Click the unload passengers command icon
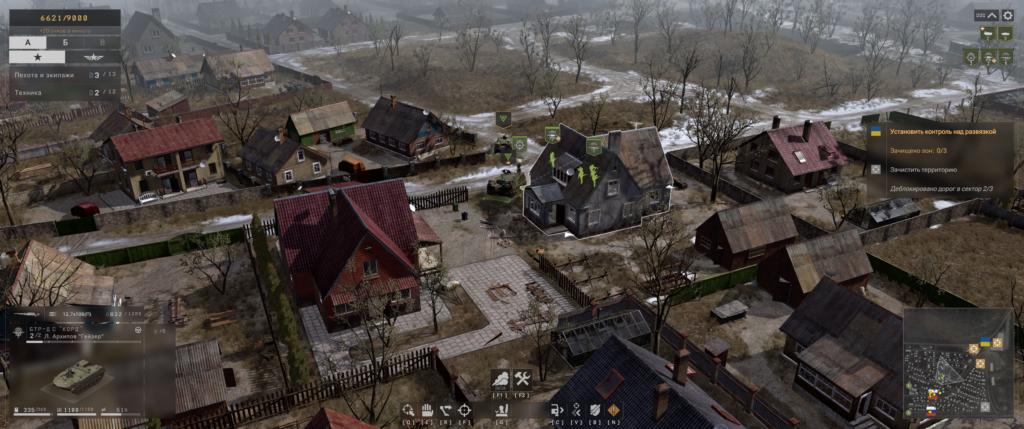Image resolution: width=1024 pixels, height=429 pixels. point(557,410)
